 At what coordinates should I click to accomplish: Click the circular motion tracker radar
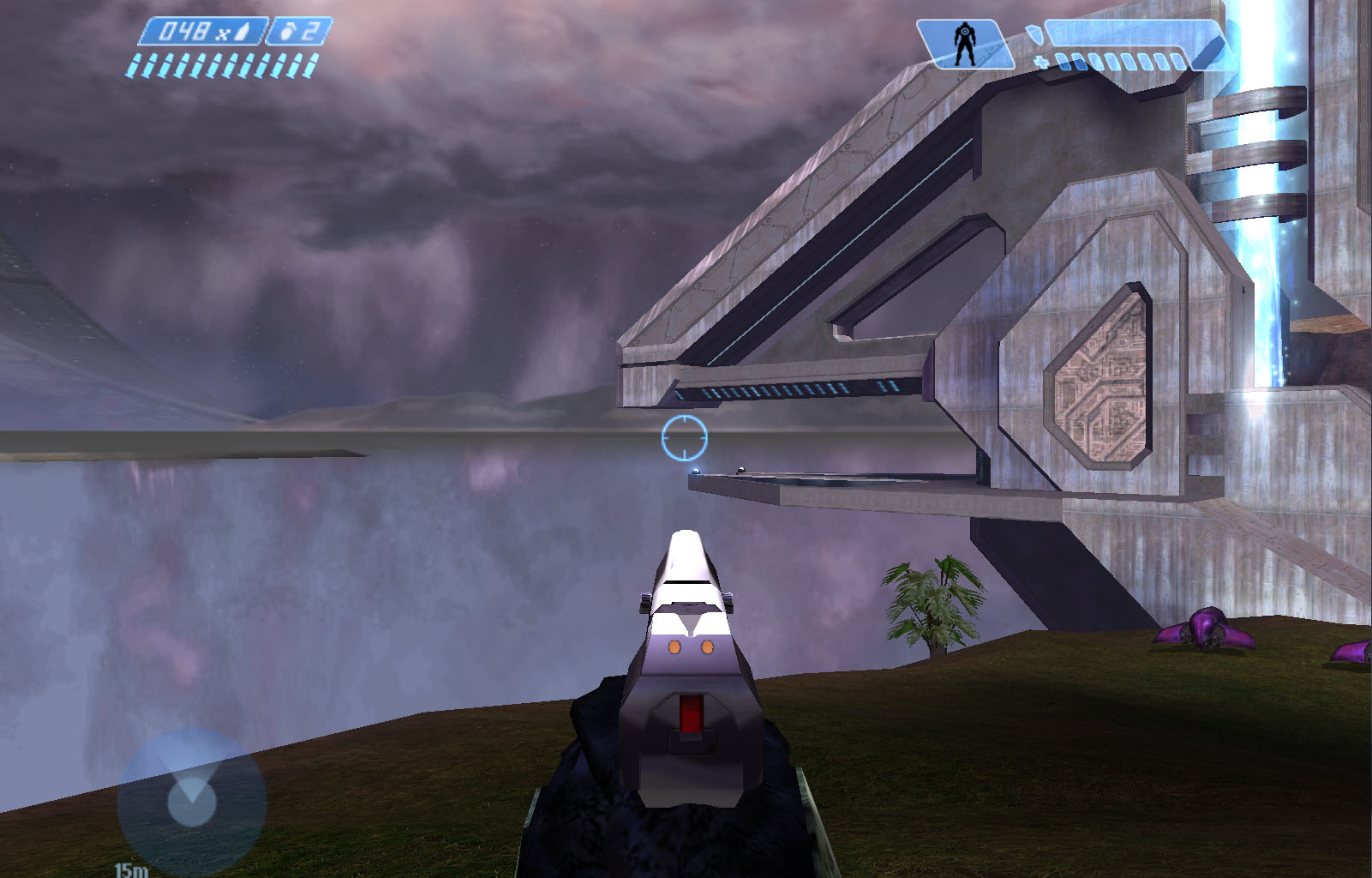(x=191, y=802)
